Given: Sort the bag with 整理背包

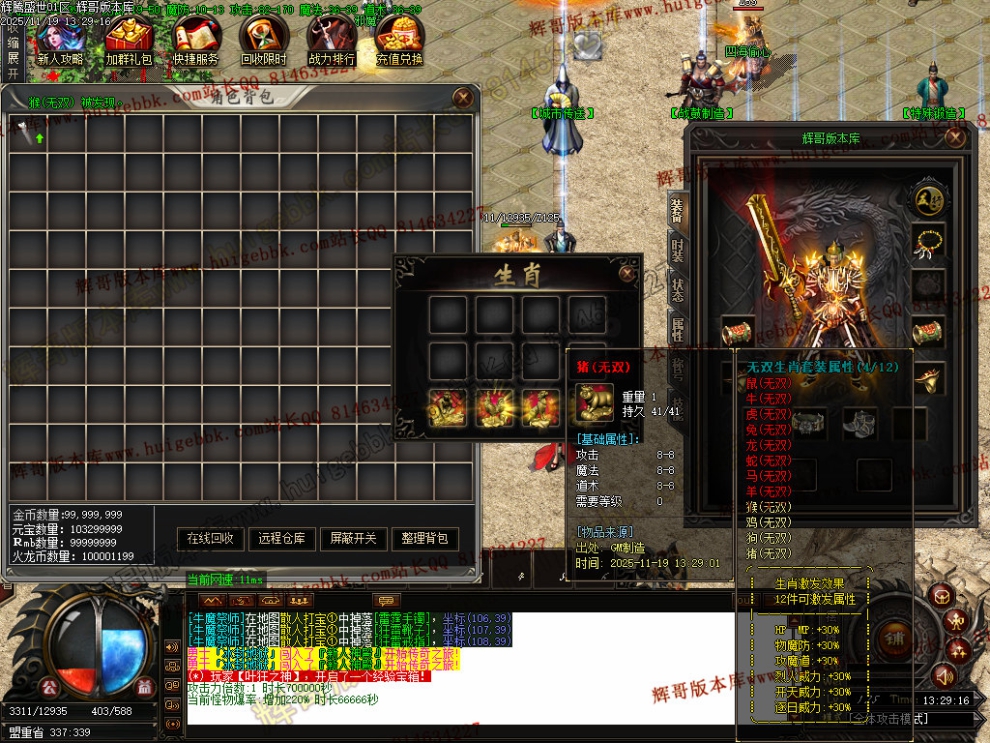Looking at the screenshot, I should [x=425, y=538].
